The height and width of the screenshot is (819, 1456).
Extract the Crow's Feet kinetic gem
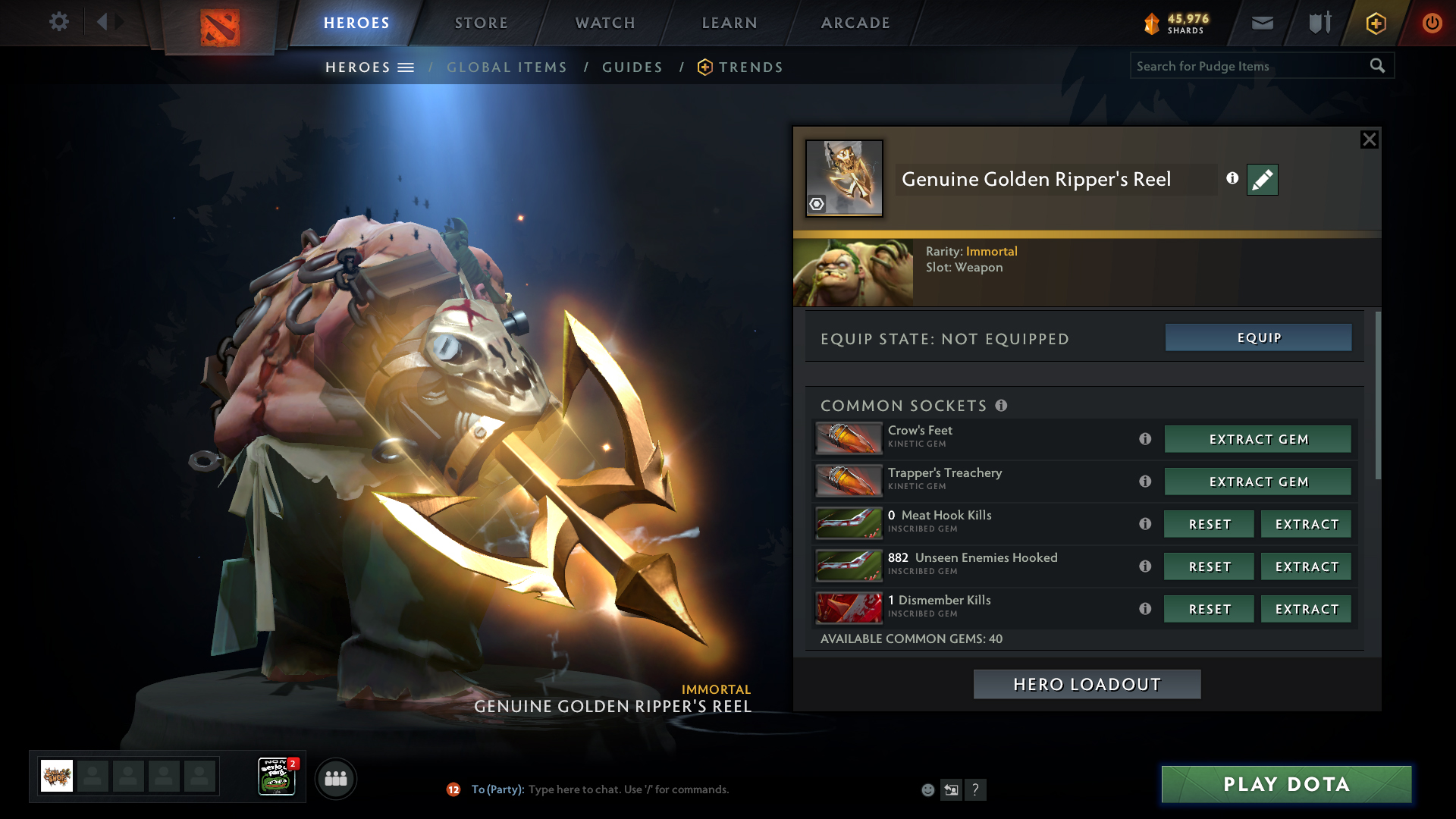(x=1258, y=439)
